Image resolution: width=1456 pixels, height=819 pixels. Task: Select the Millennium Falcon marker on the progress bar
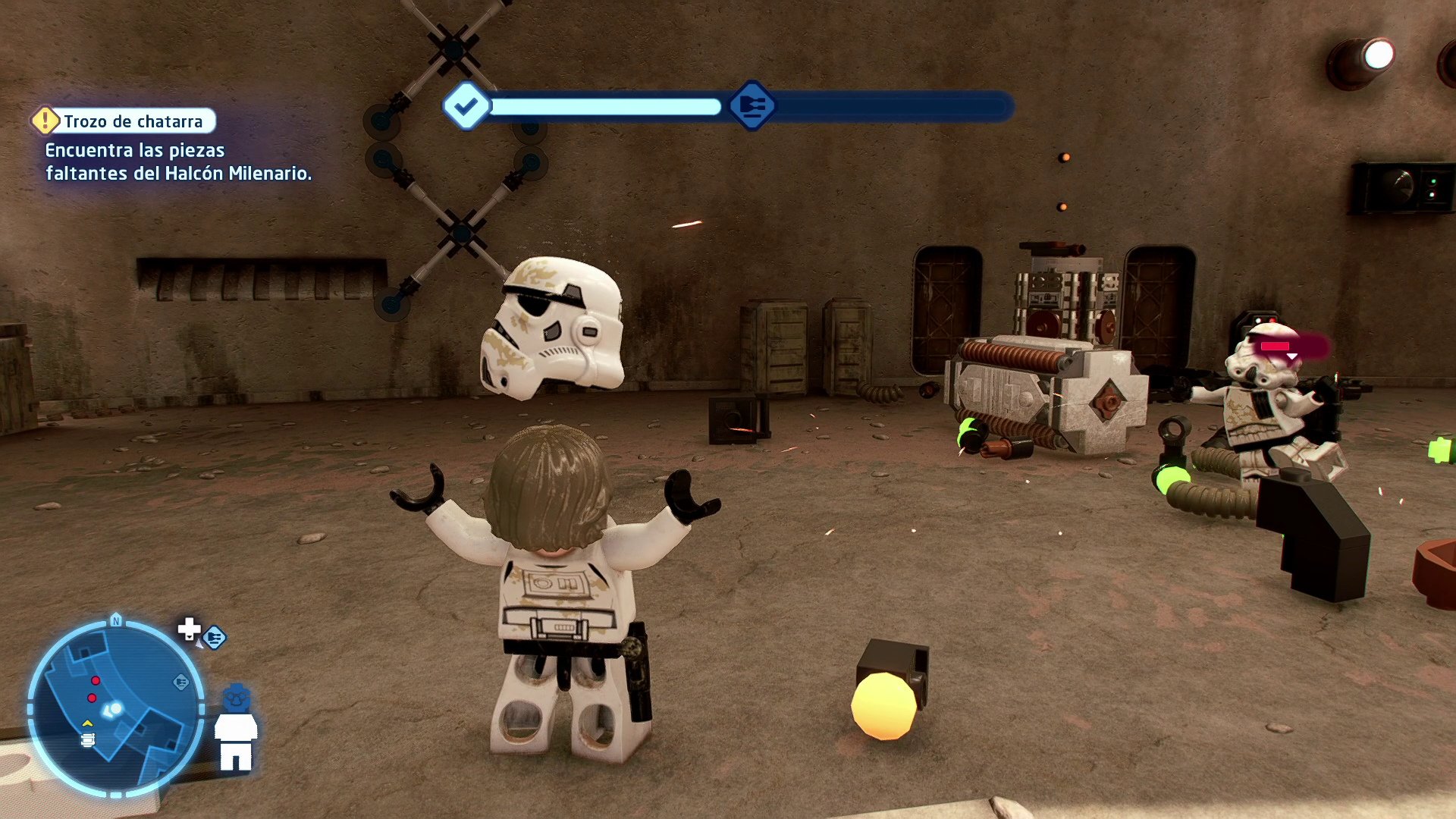(752, 106)
